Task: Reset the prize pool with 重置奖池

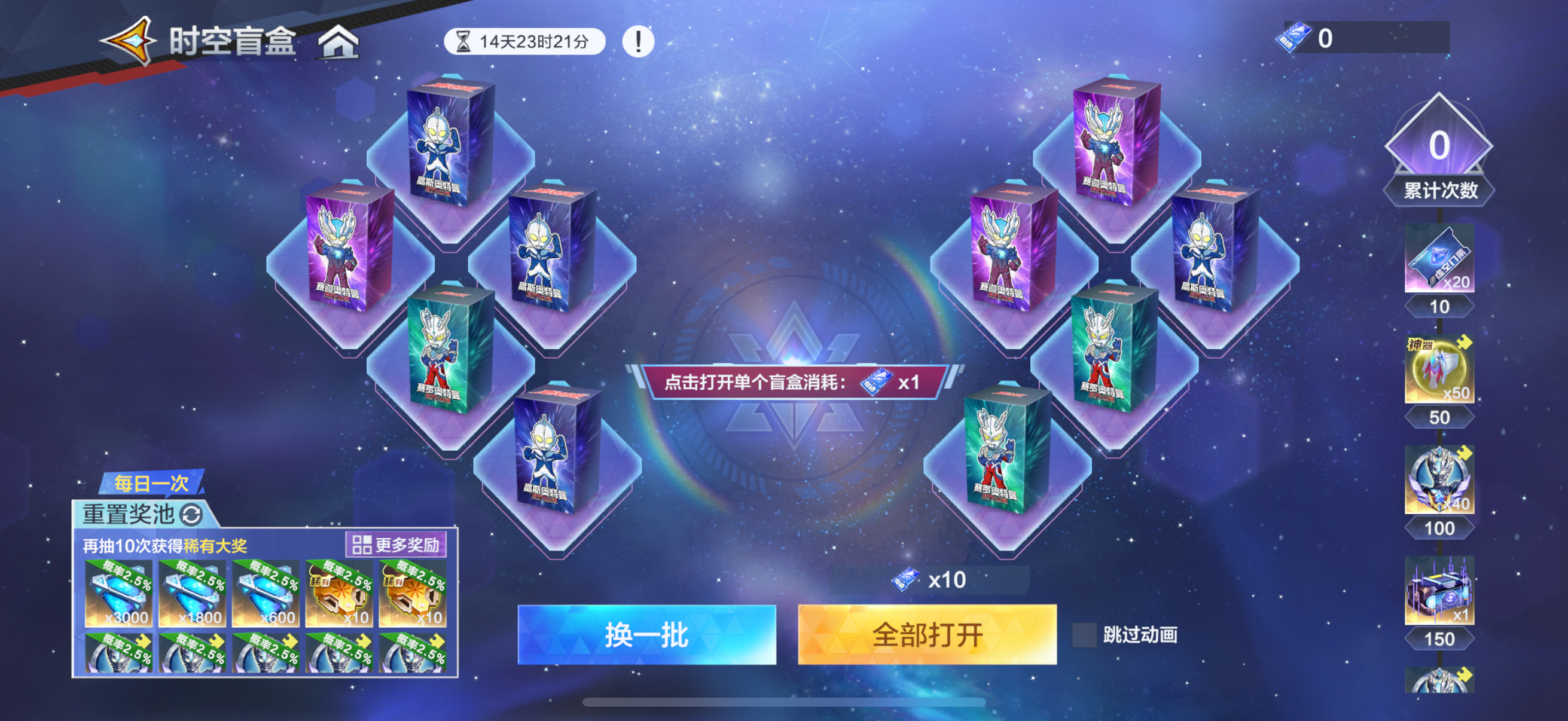Action: coord(143,514)
